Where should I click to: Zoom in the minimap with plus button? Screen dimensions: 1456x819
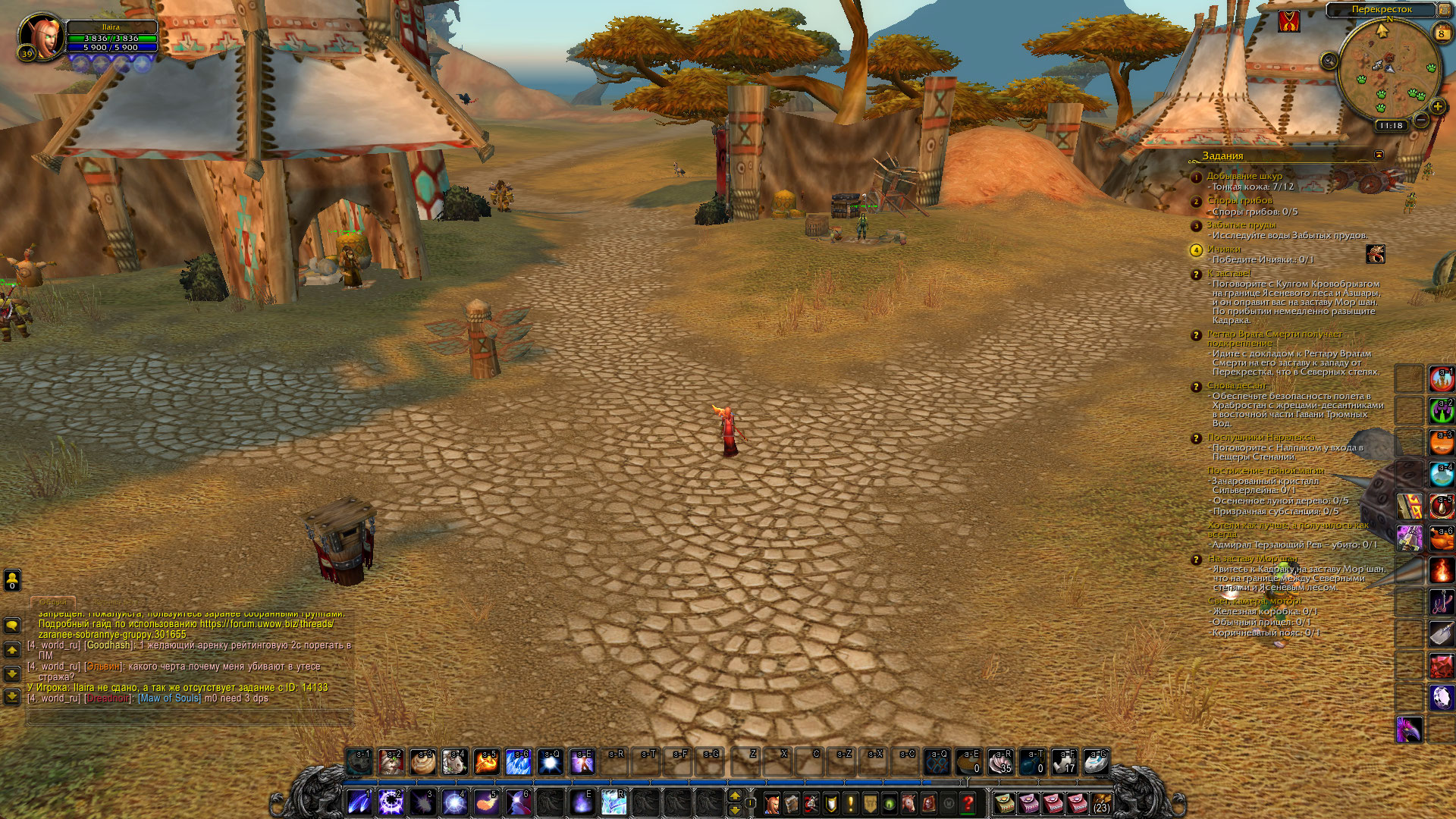(1436, 107)
